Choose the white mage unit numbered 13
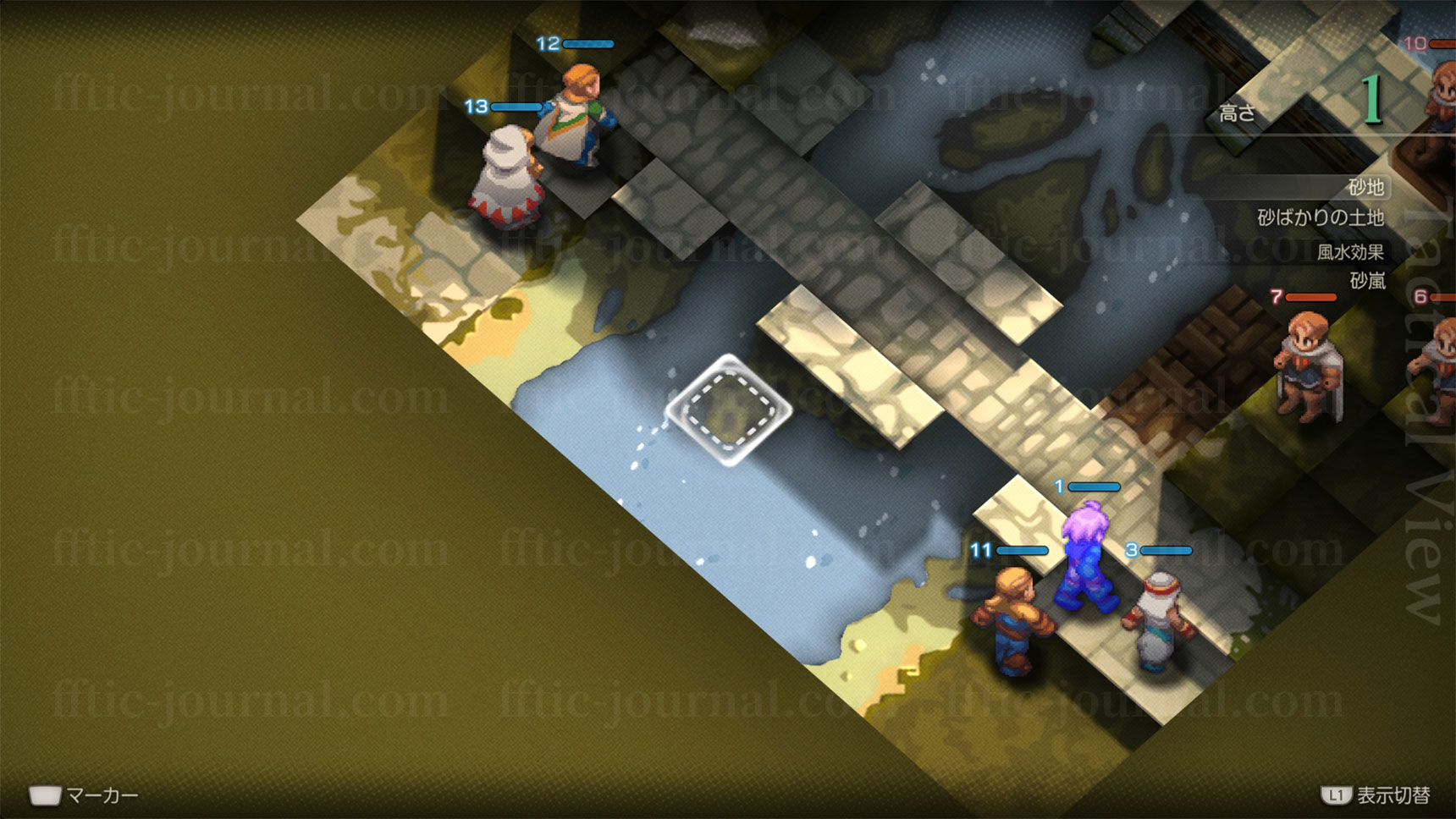The width and height of the screenshot is (1456, 819). [507, 179]
